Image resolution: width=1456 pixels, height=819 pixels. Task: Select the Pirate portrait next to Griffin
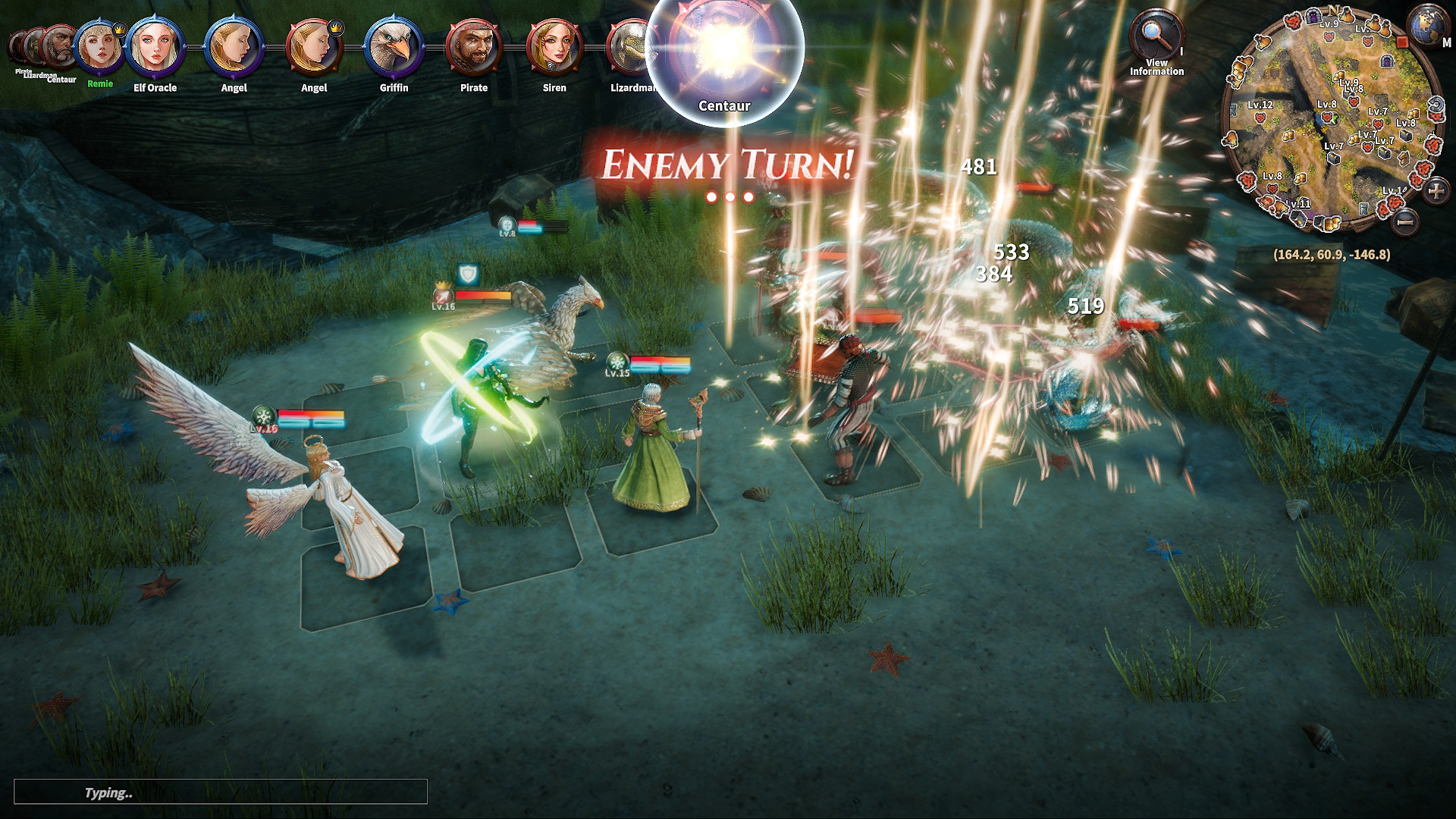(x=474, y=47)
